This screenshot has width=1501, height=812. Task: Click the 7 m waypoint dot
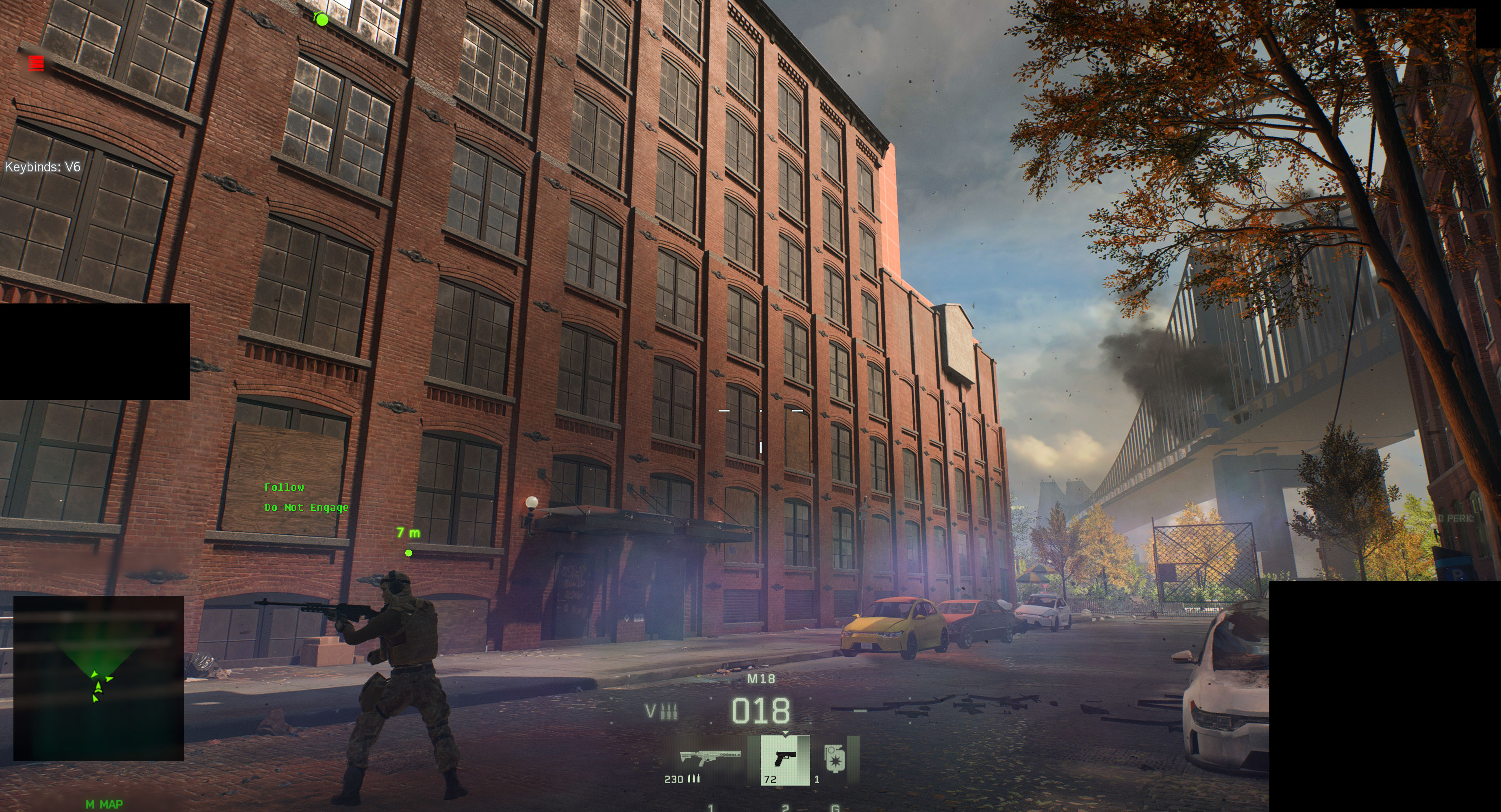(x=408, y=553)
